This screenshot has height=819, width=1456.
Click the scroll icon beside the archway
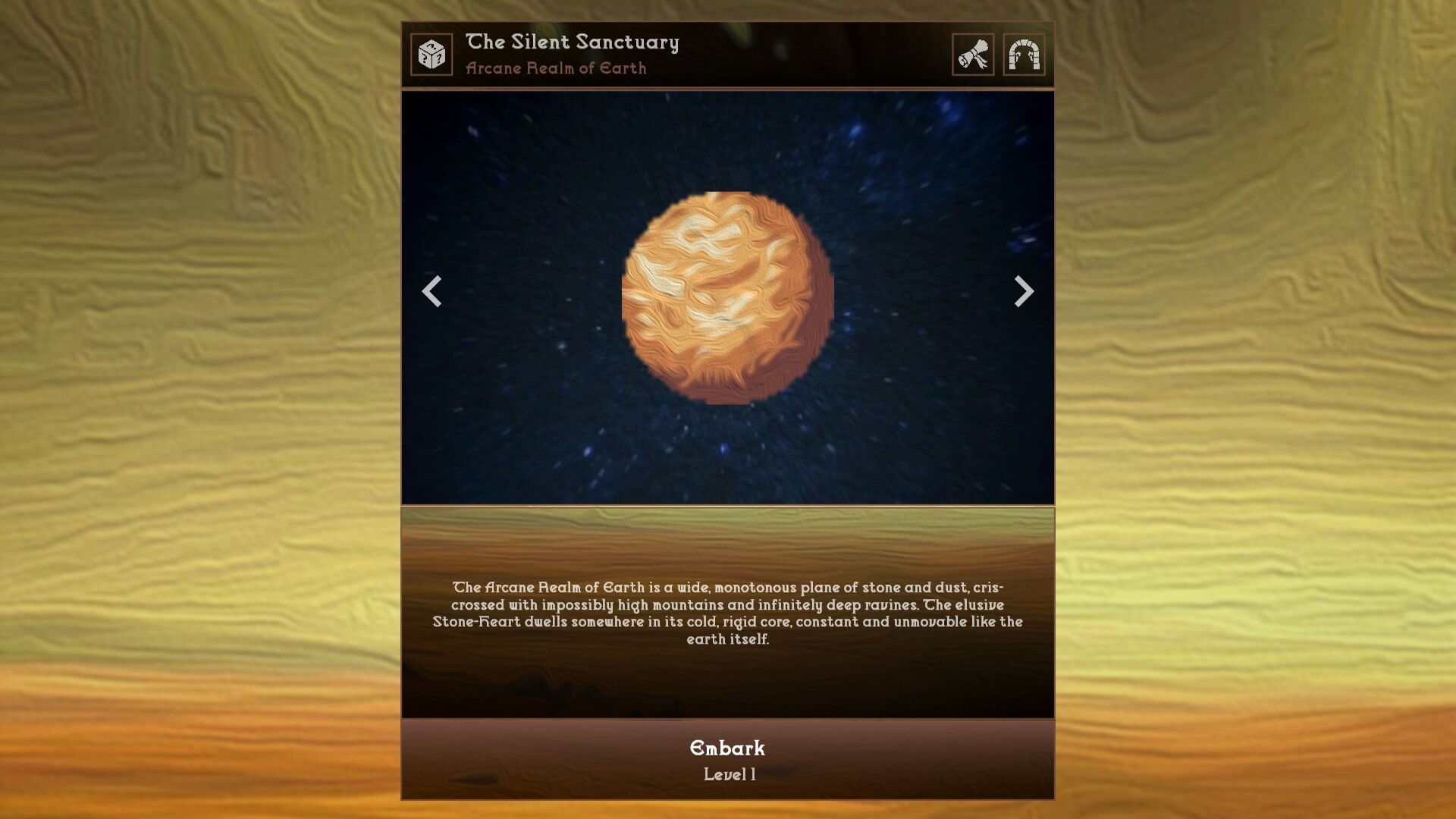click(x=973, y=54)
